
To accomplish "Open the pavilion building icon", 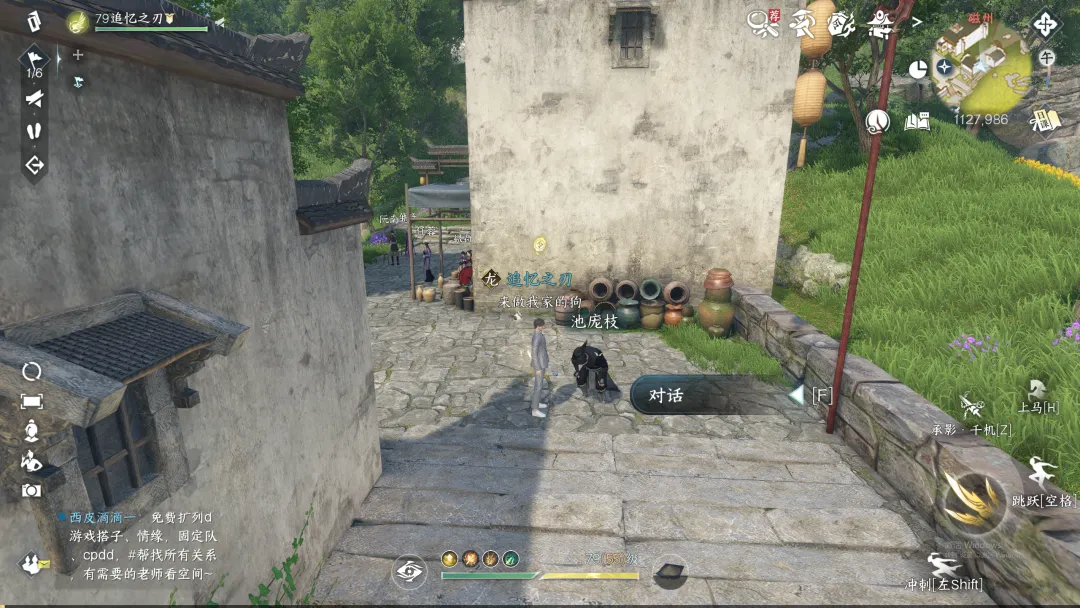I will pyautogui.click(x=880, y=21).
